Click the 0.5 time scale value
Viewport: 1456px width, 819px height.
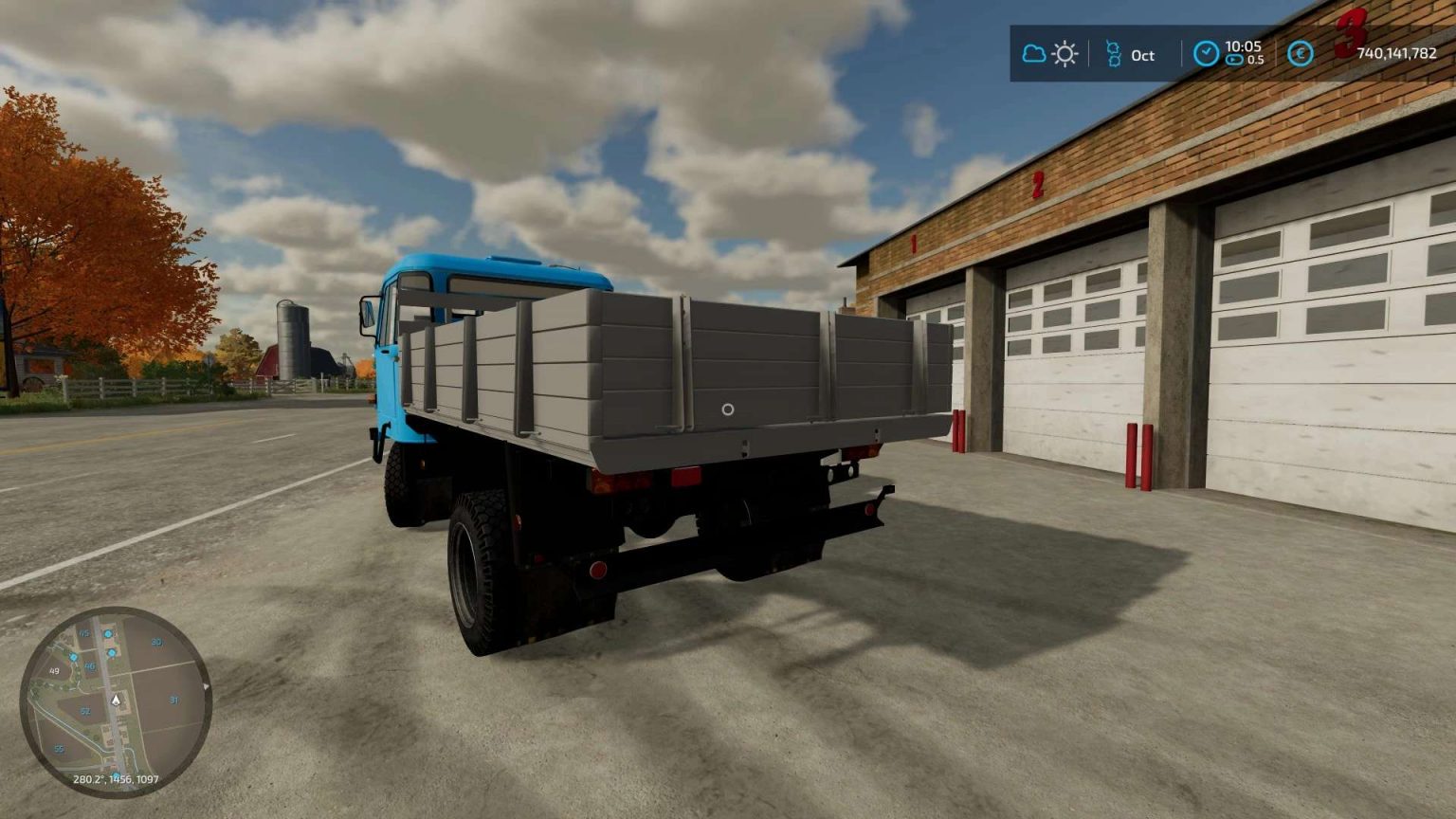[x=1257, y=60]
